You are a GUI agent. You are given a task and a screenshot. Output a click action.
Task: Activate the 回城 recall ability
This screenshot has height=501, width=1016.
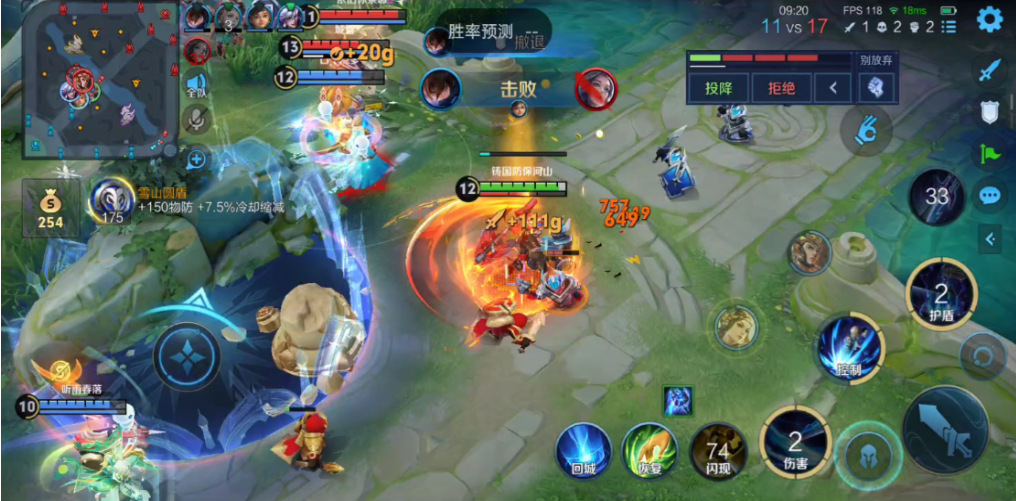pos(583,451)
